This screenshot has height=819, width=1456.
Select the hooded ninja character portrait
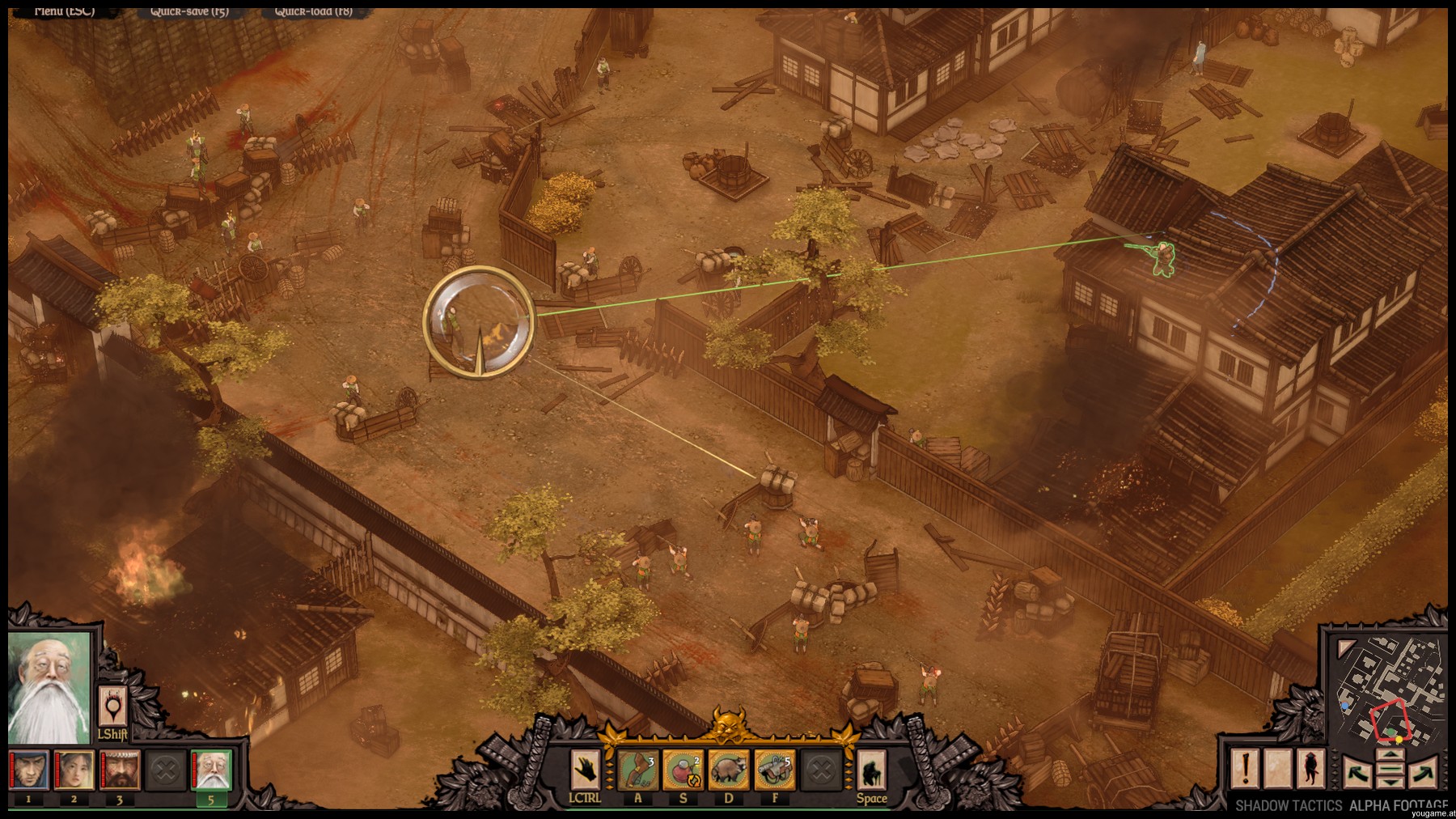point(29,770)
